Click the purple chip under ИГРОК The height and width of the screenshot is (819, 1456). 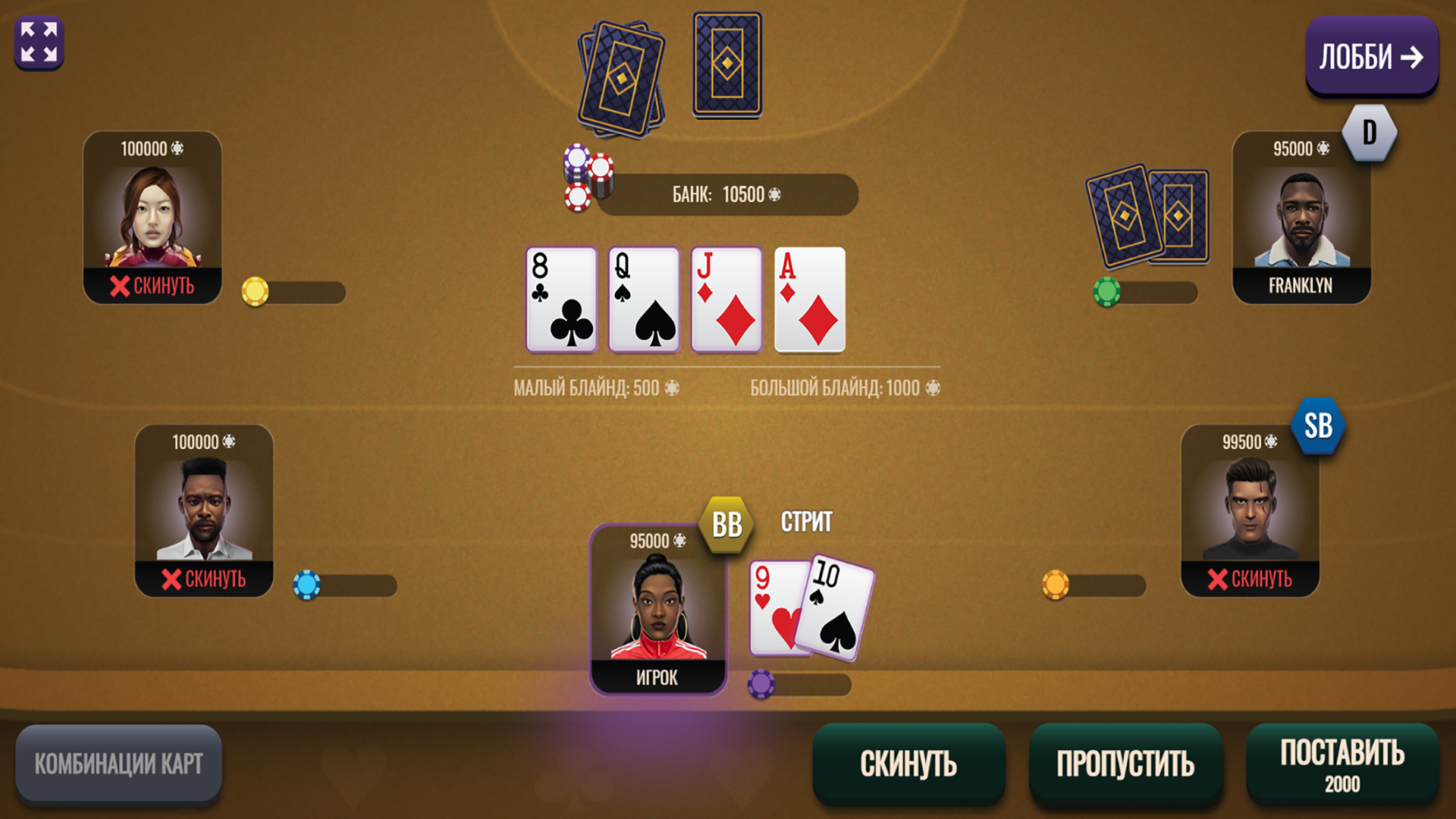(x=762, y=685)
